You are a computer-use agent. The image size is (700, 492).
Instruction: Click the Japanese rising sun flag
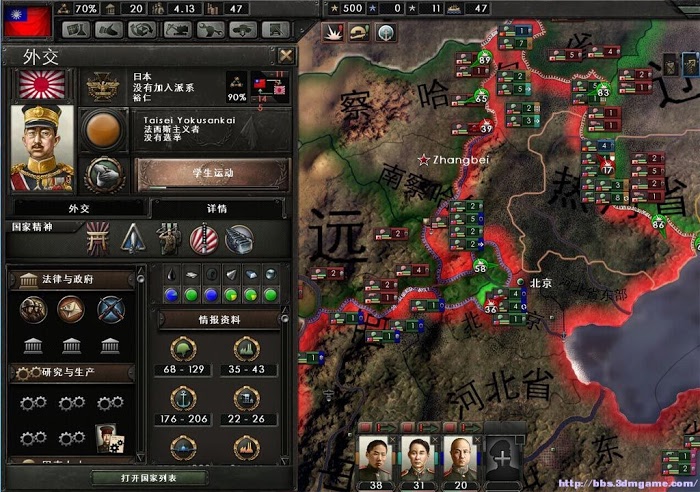tap(42, 85)
